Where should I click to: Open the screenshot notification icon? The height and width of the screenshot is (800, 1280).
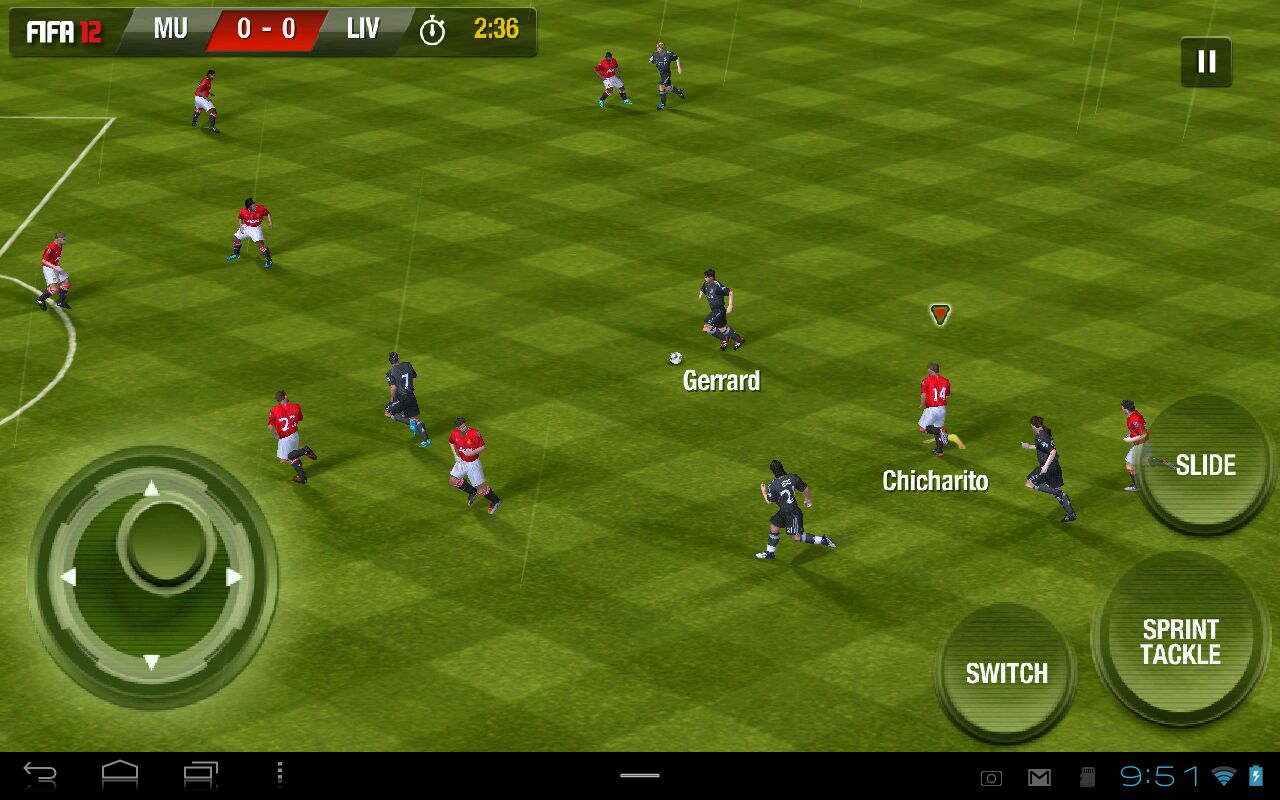click(x=991, y=777)
